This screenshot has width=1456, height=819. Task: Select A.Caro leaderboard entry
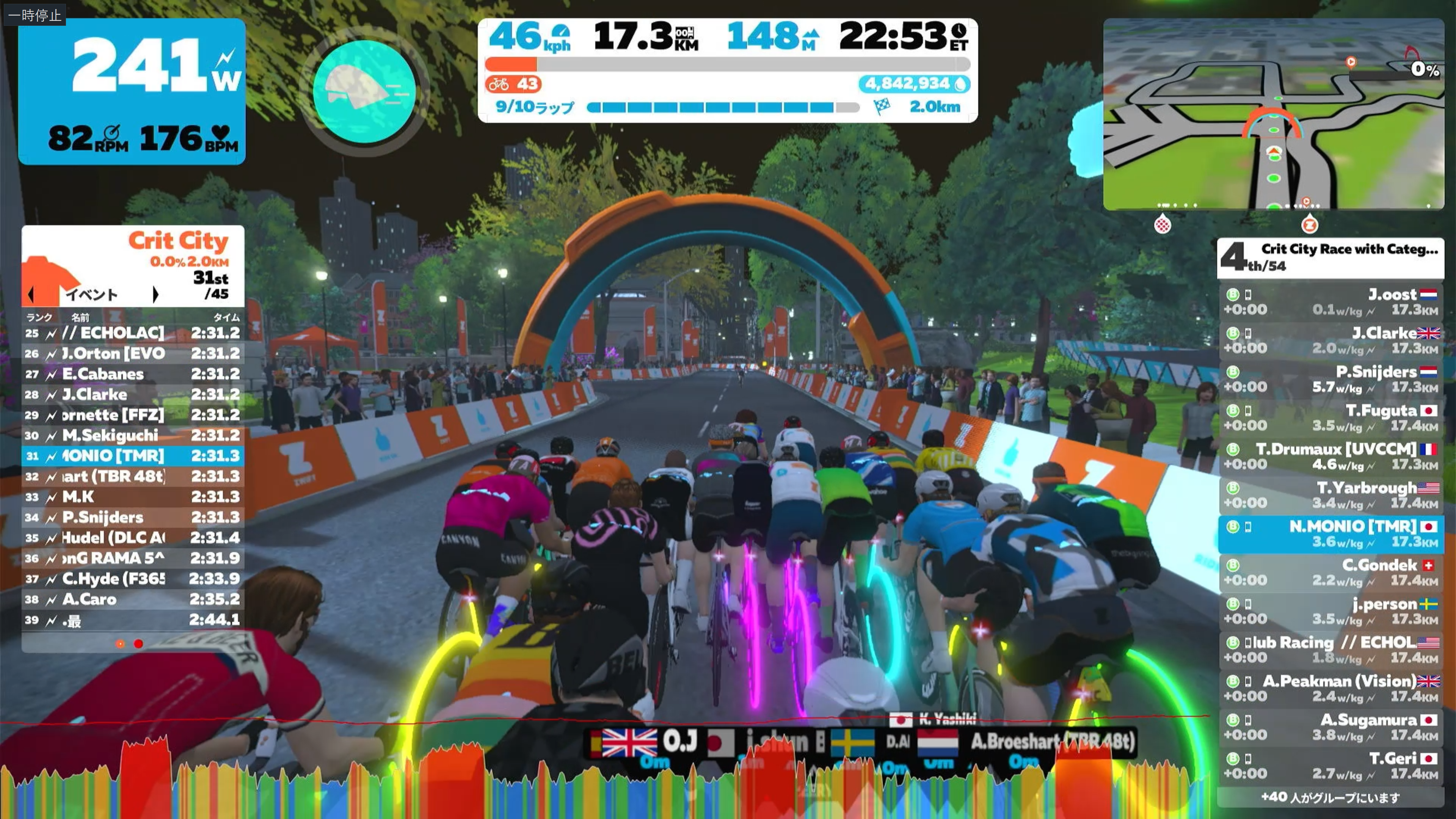[133, 599]
